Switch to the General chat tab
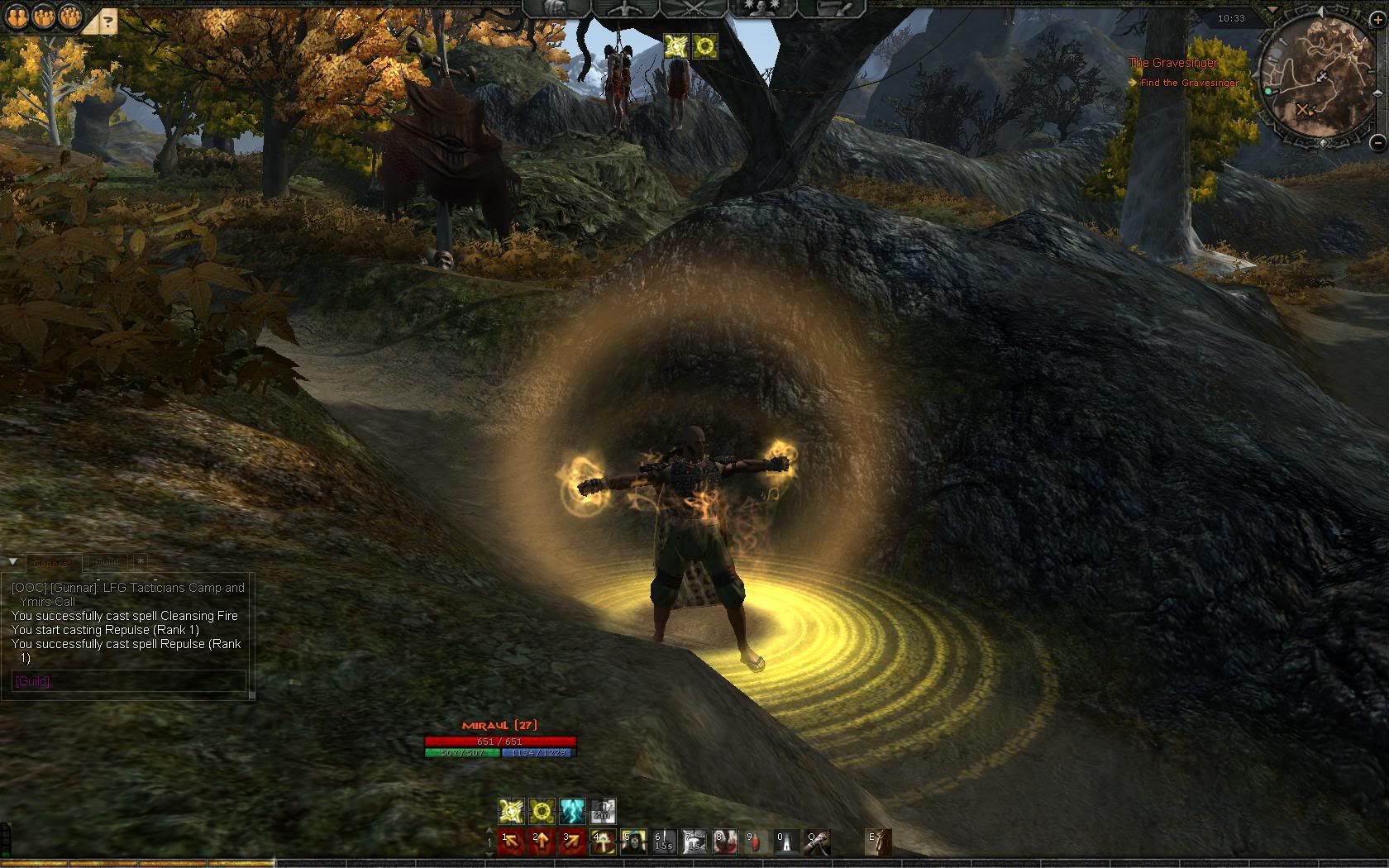 (x=51, y=563)
